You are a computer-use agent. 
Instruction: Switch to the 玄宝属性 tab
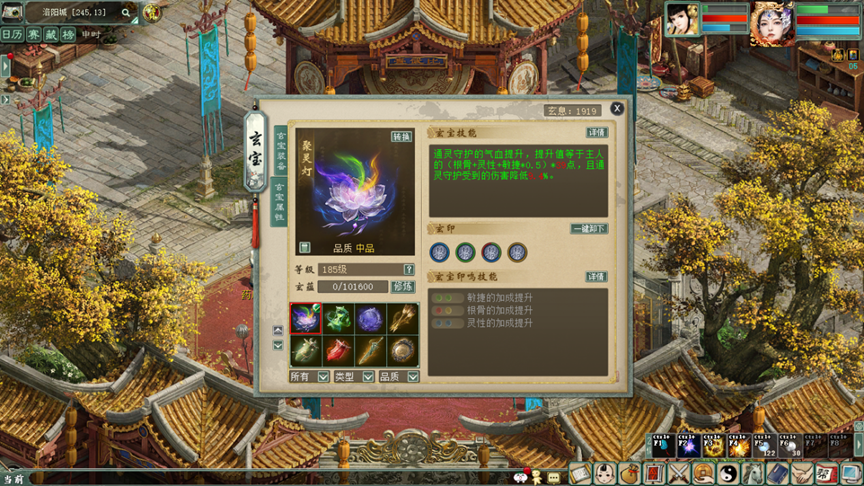click(x=279, y=202)
